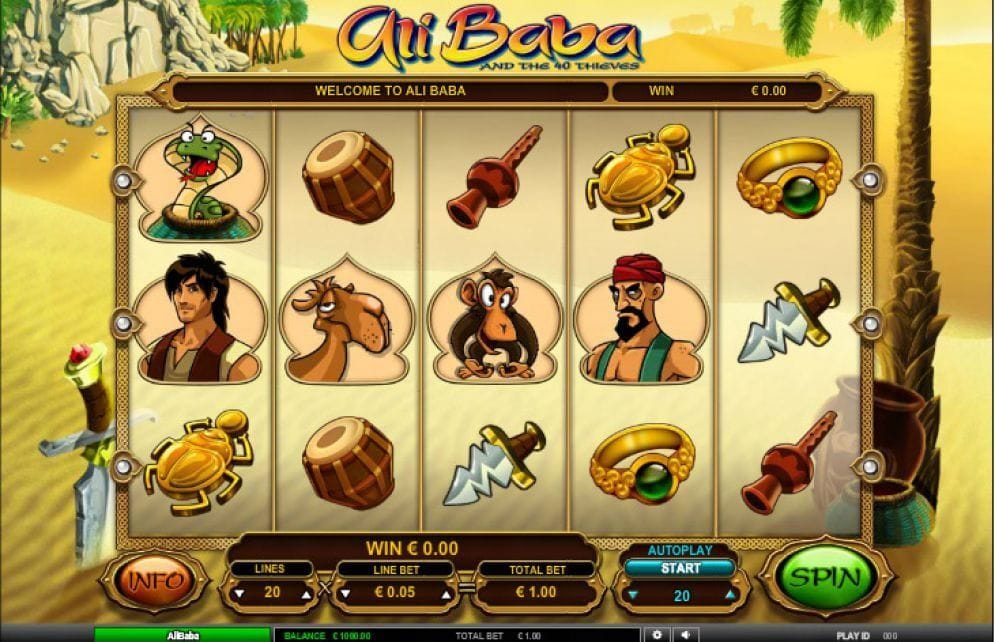Viewport: 995px width, 642px height.
Task: Open the orange INFO paytable button
Action: [x=154, y=580]
